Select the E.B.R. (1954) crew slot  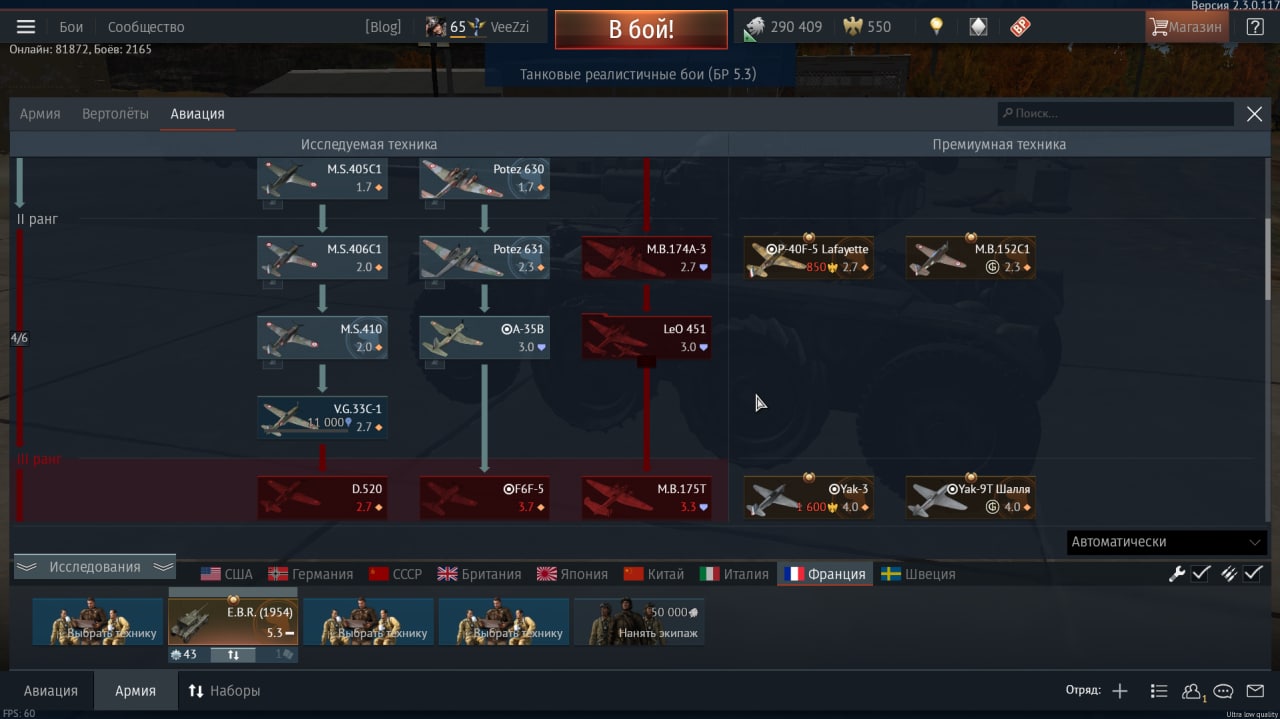[233, 622]
